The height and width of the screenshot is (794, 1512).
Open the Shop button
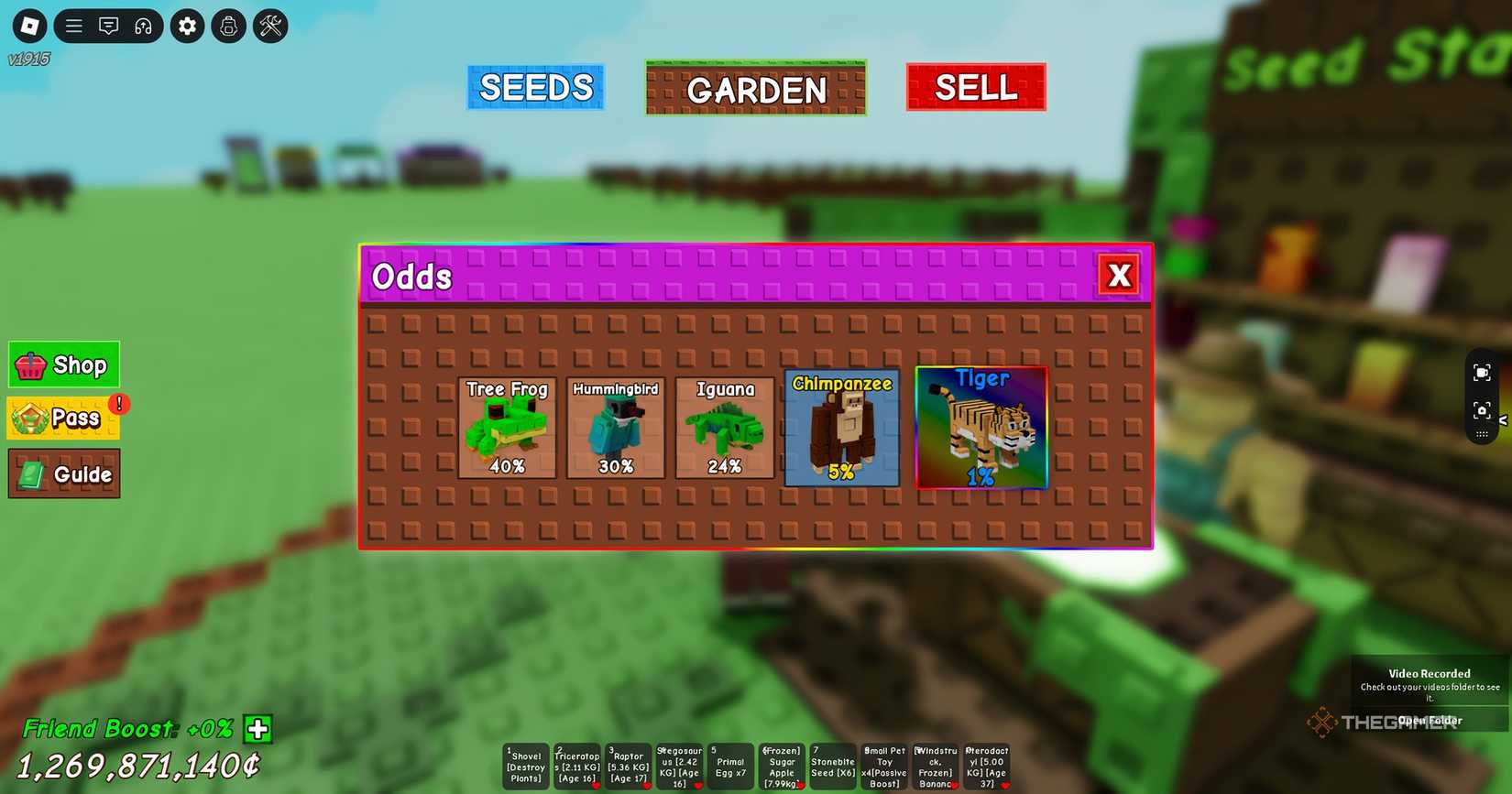point(63,364)
